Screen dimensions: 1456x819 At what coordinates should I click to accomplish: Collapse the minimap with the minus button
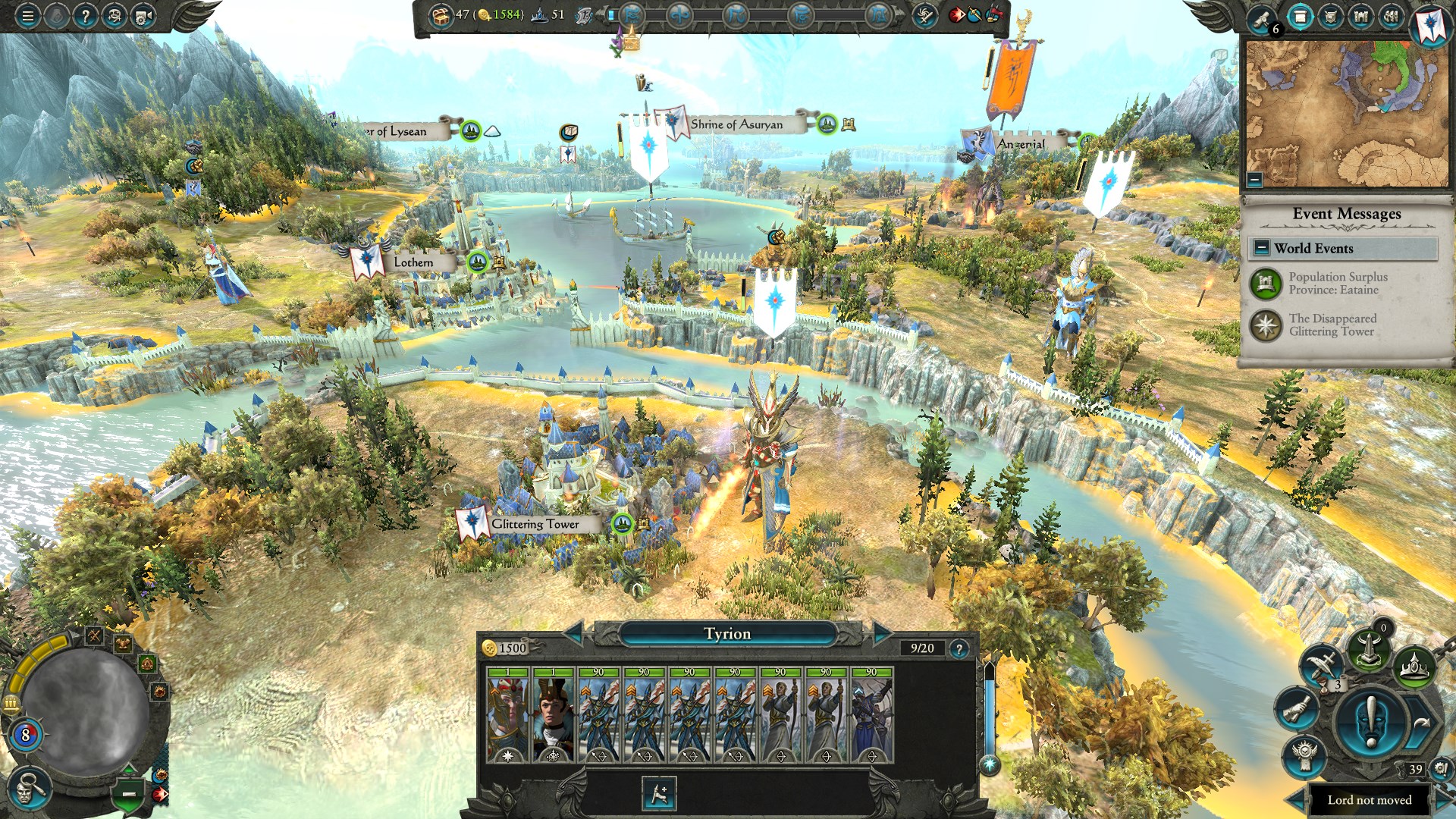[x=1255, y=180]
